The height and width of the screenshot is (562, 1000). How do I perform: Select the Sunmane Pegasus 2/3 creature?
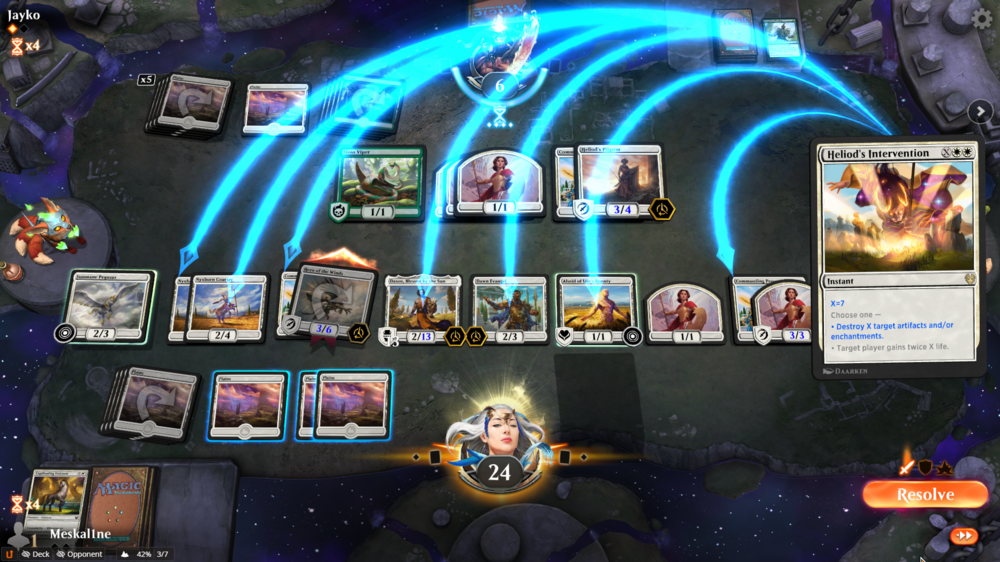(x=108, y=305)
